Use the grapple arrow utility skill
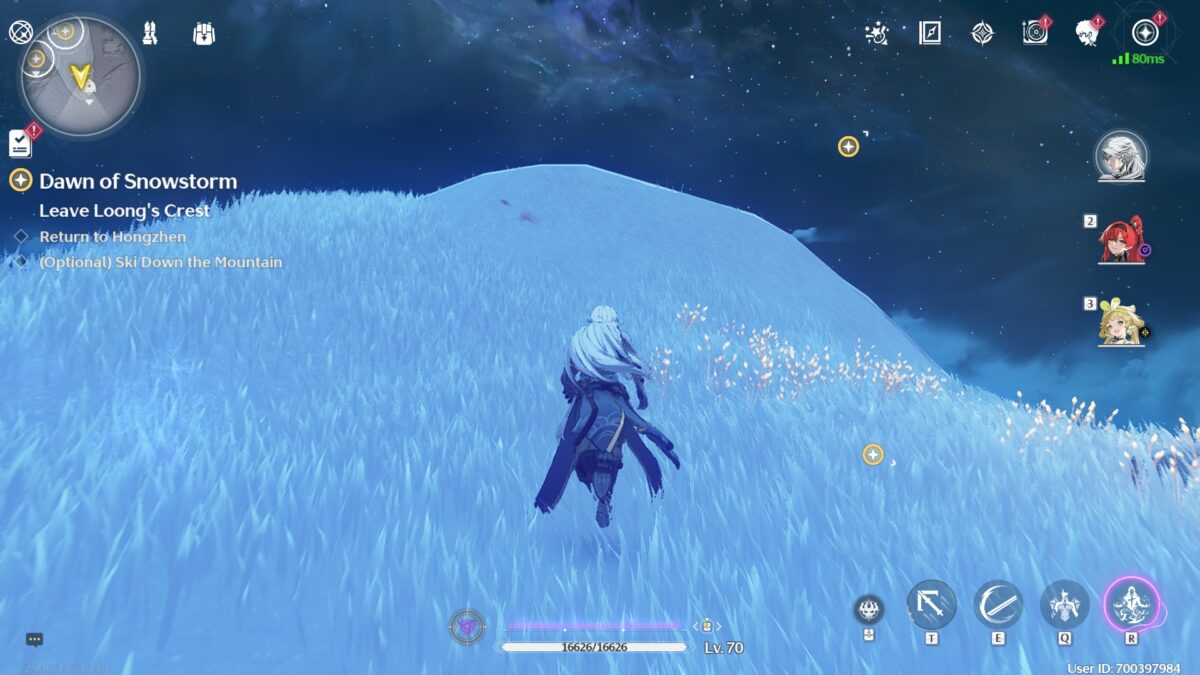1200x675 pixels. coord(932,604)
